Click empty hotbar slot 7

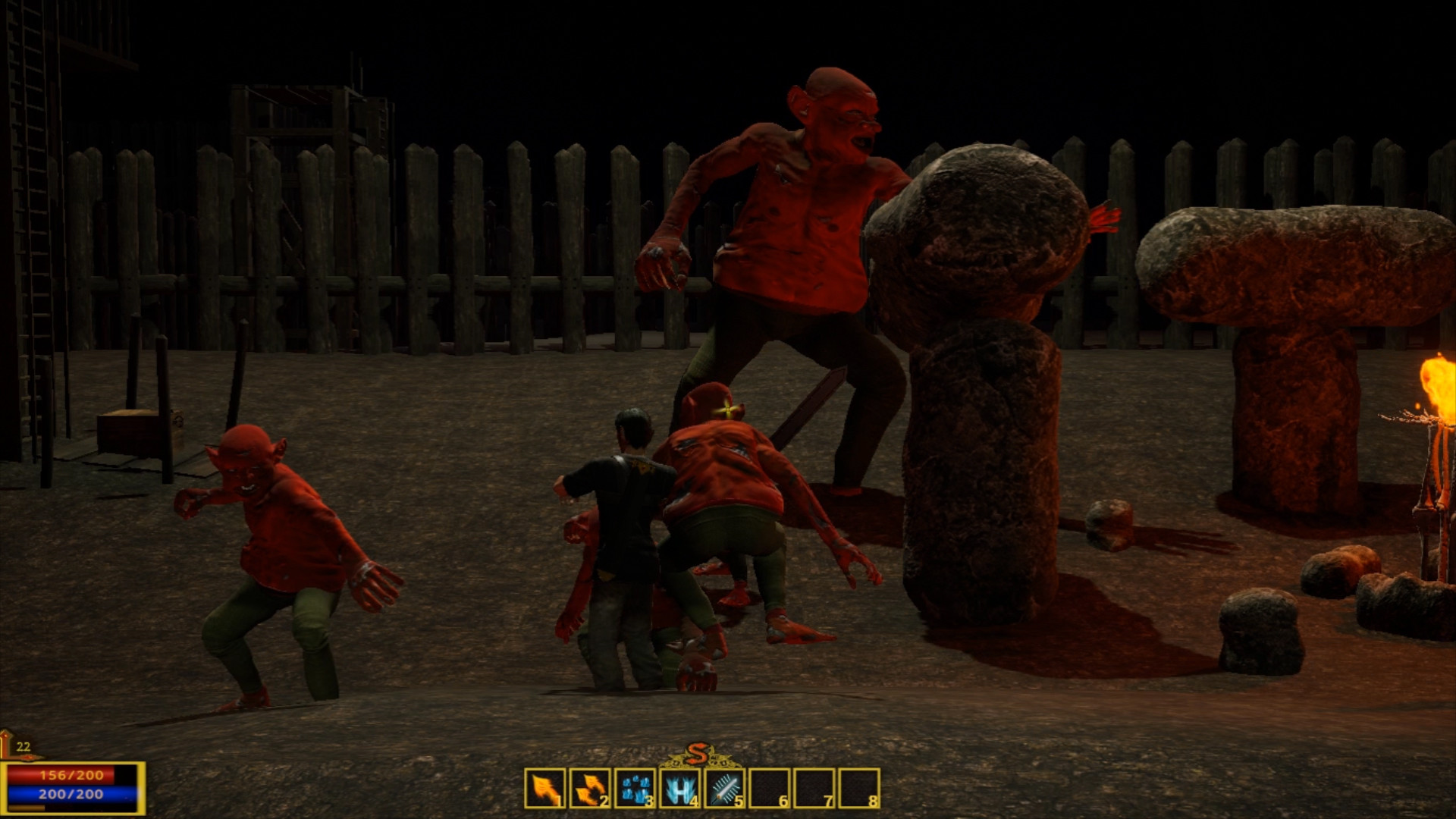coord(814,789)
